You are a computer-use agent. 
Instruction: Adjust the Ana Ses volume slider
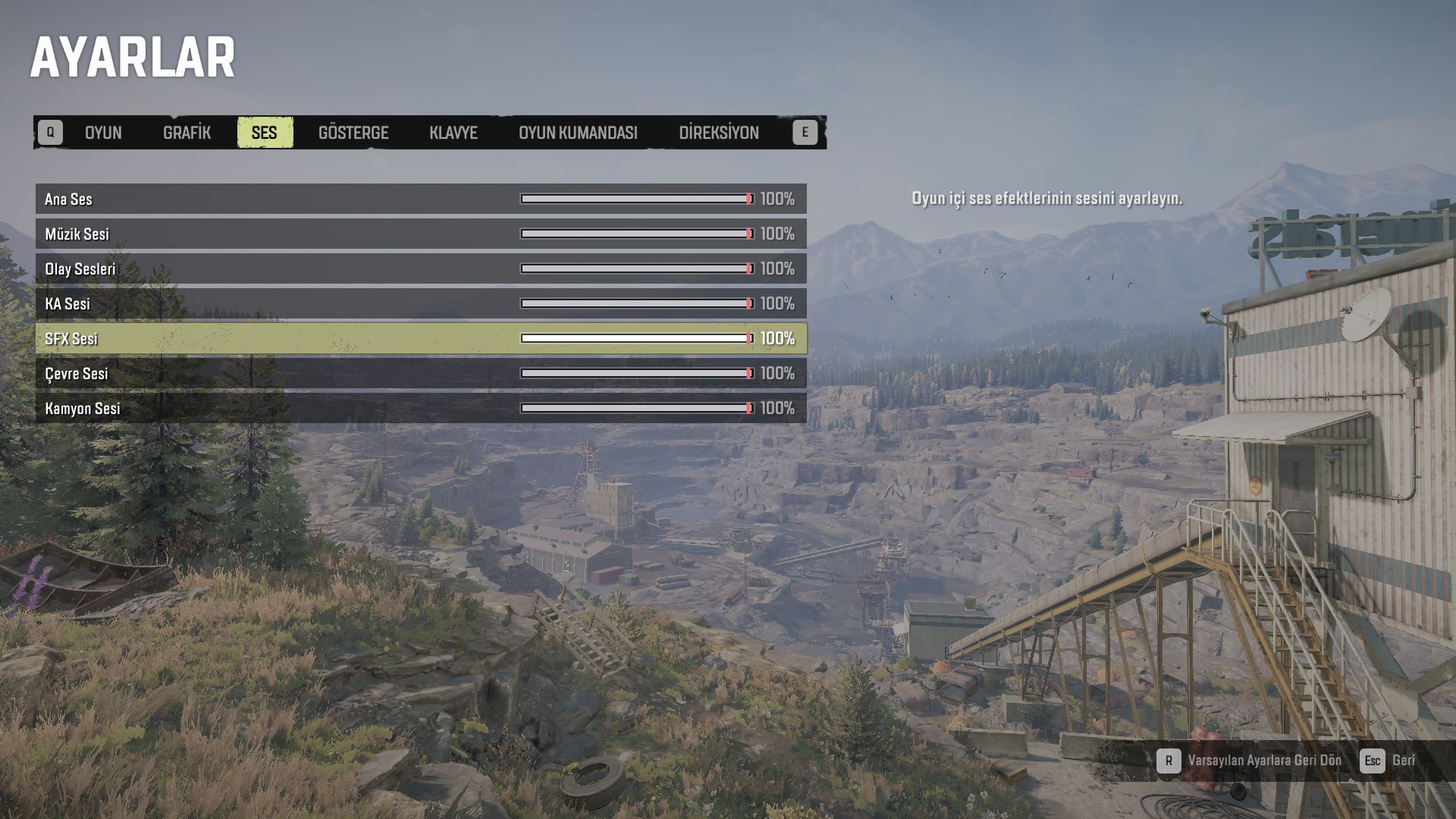pyautogui.click(x=637, y=199)
